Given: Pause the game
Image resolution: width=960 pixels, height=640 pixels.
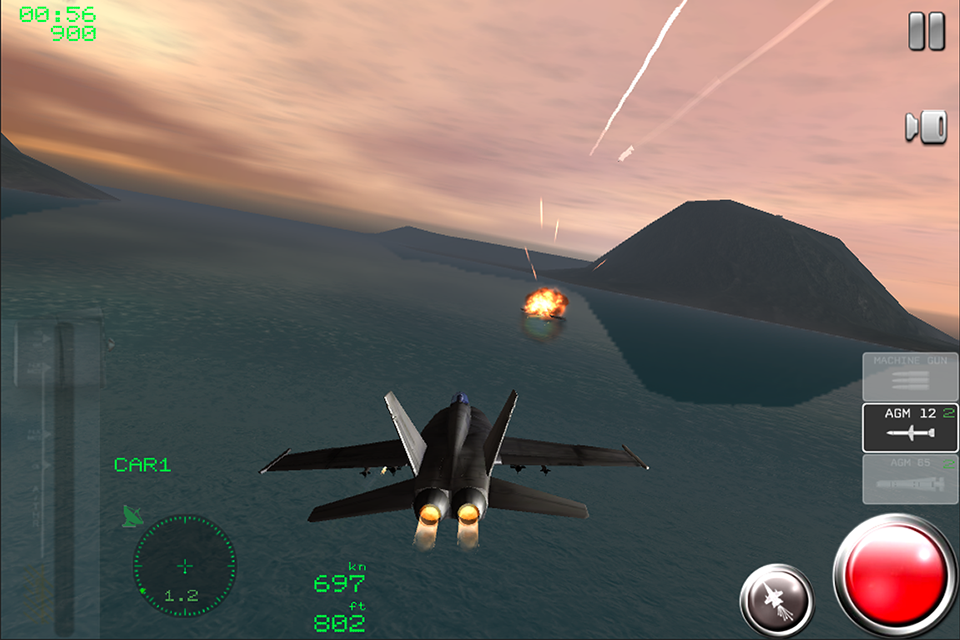Looking at the screenshot, I should click(x=926, y=31).
